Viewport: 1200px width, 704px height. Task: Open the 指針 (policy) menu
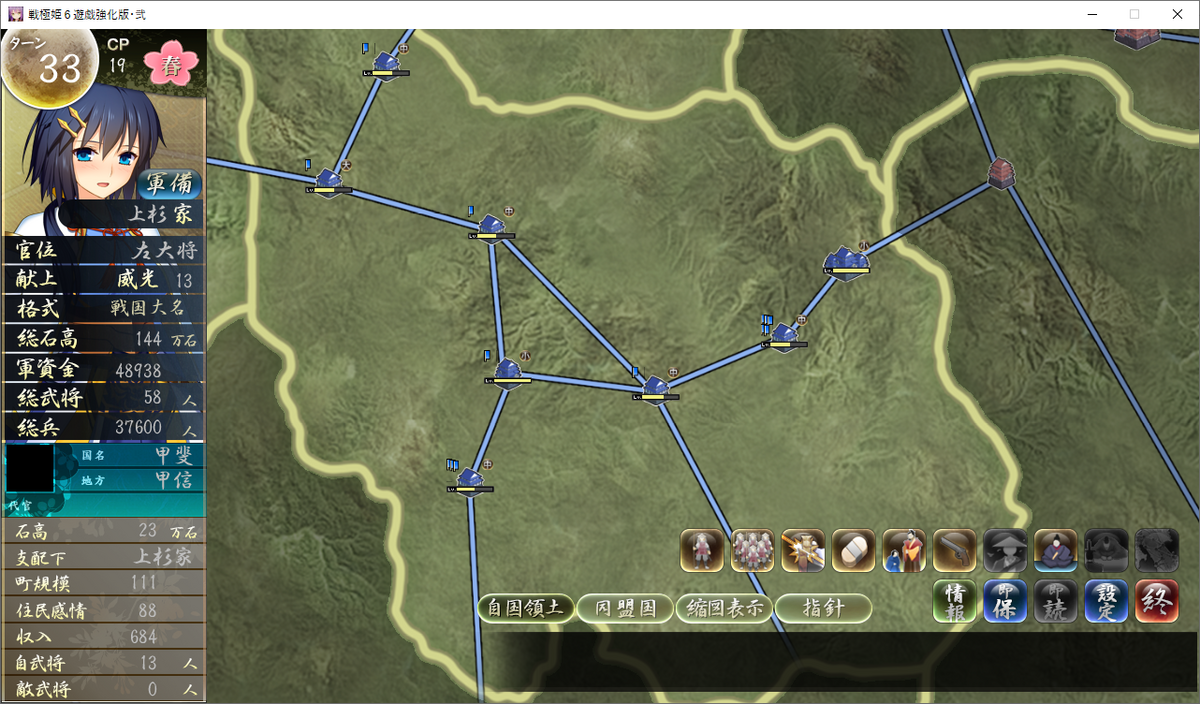click(823, 608)
